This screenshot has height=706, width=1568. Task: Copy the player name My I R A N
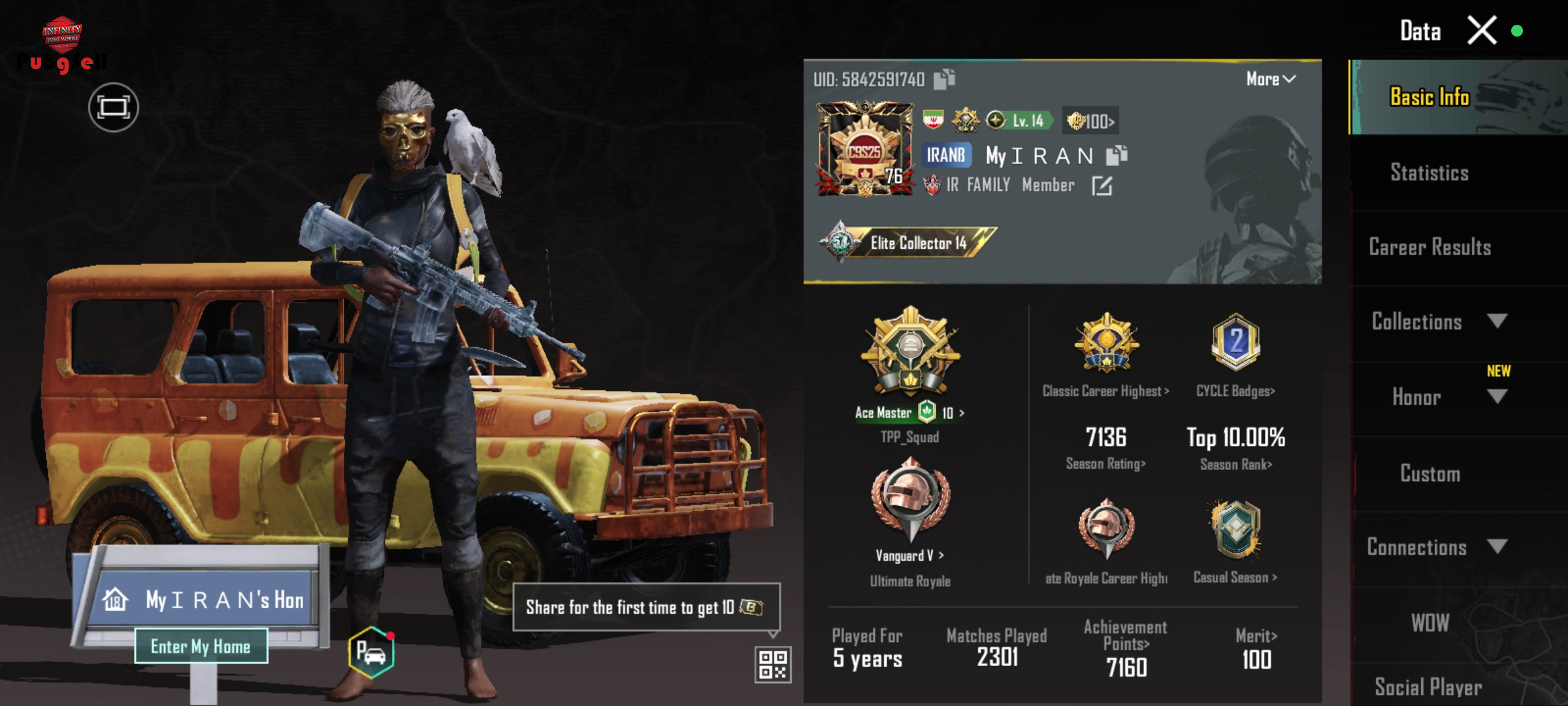(1117, 156)
